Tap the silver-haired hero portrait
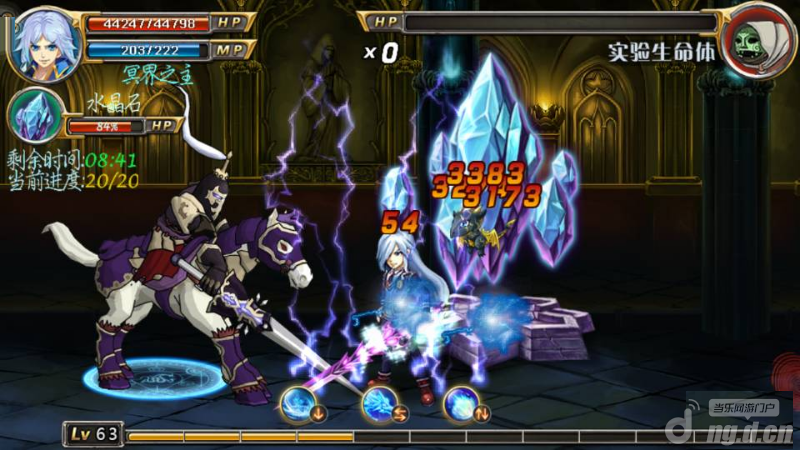Viewport: 800px width, 450px height. (x=44, y=41)
